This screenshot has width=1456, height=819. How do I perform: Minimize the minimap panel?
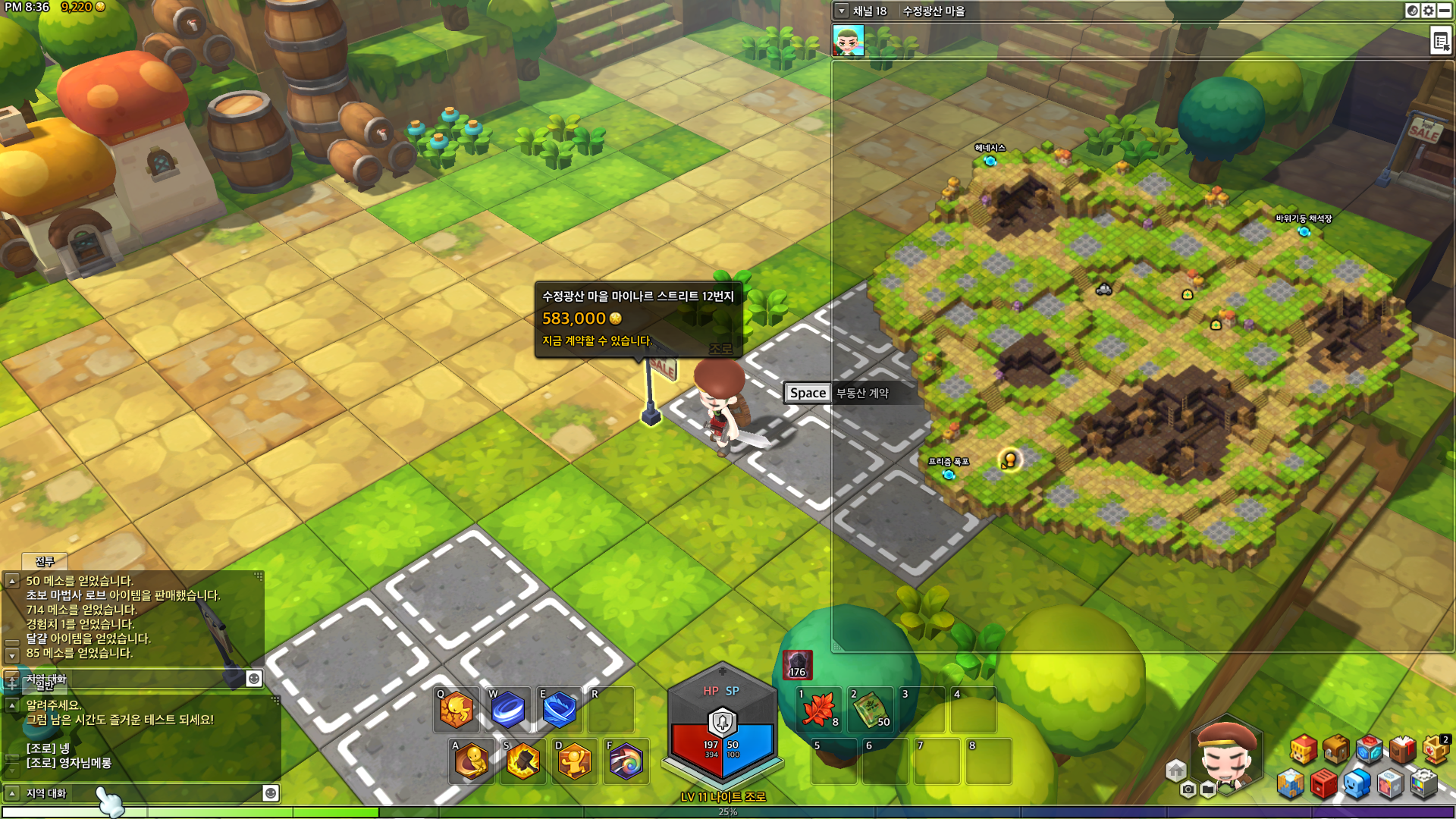click(x=1445, y=11)
